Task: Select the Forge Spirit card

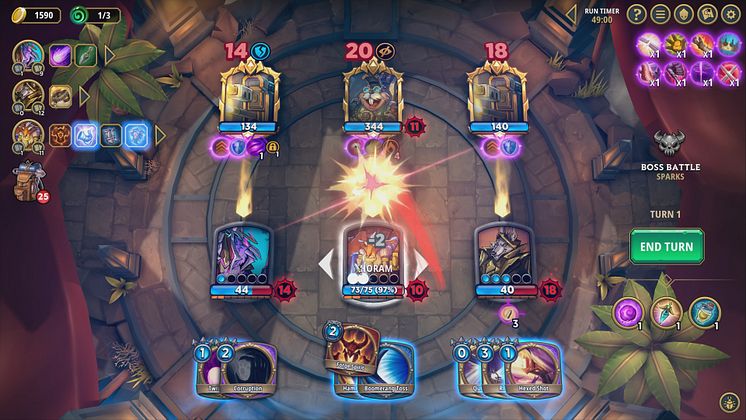Action: [353, 353]
